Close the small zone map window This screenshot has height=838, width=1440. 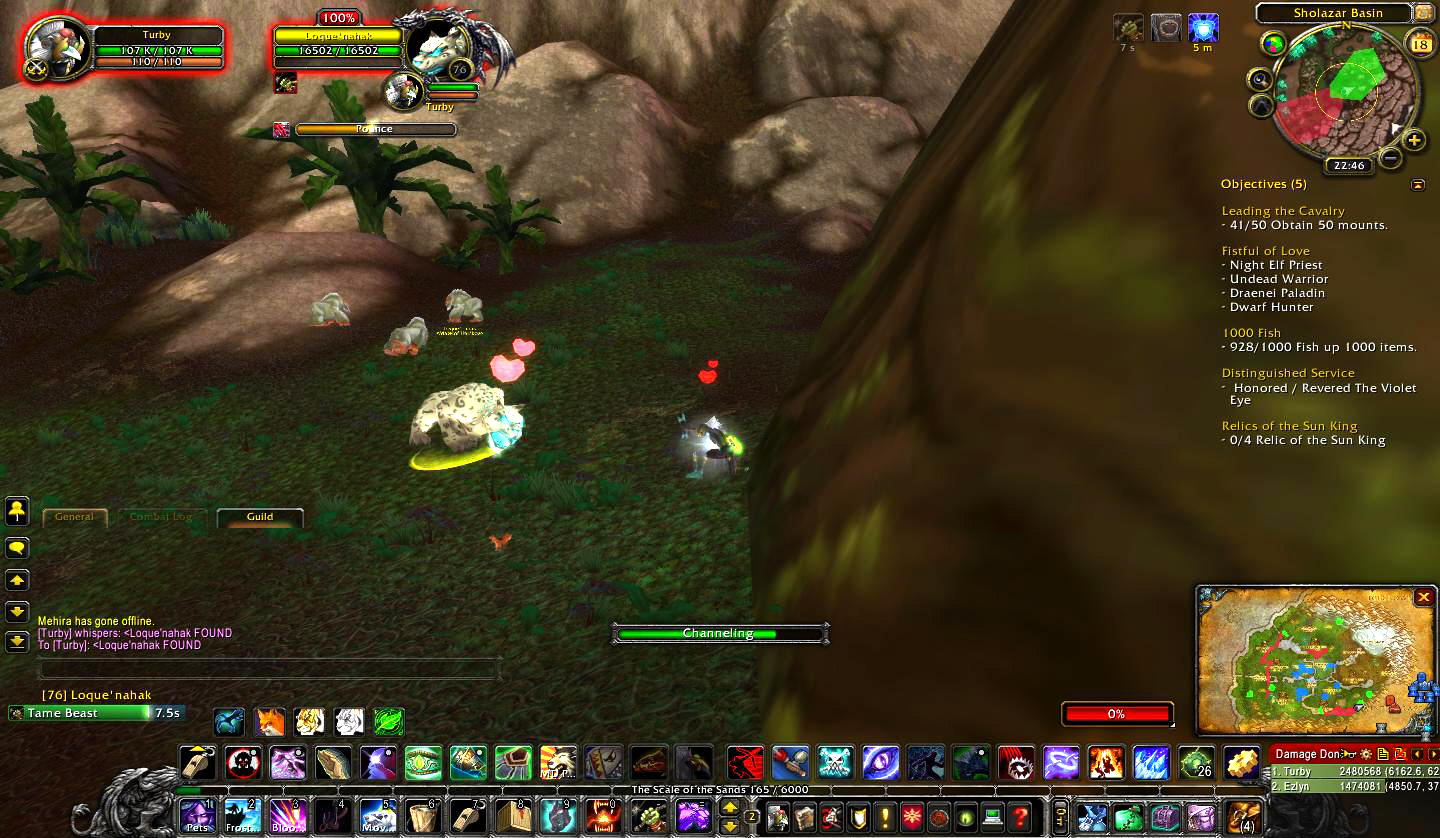(x=1423, y=597)
